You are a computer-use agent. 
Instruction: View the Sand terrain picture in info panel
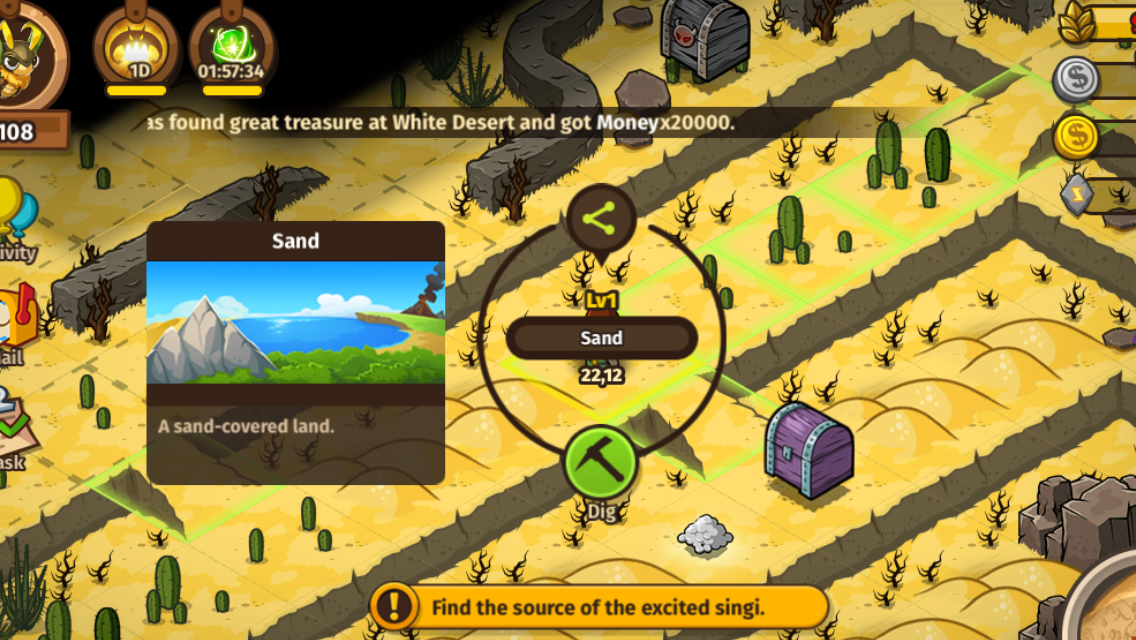tap(295, 323)
